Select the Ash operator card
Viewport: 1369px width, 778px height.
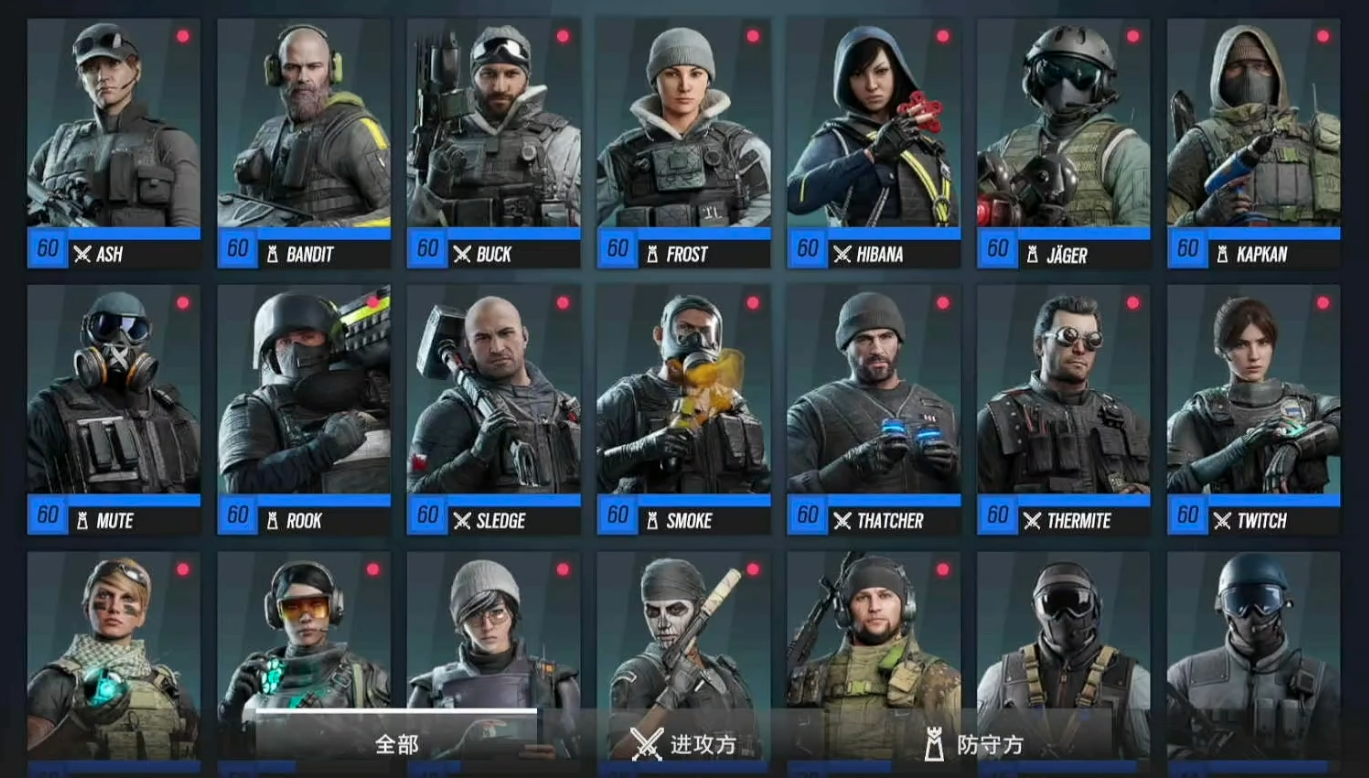113,143
